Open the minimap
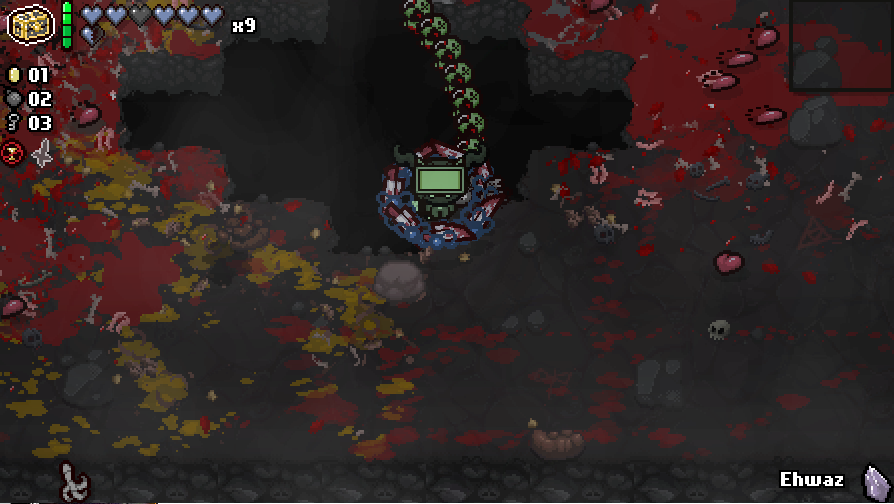Viewport: 894px width, 504px height. [841, 46]
